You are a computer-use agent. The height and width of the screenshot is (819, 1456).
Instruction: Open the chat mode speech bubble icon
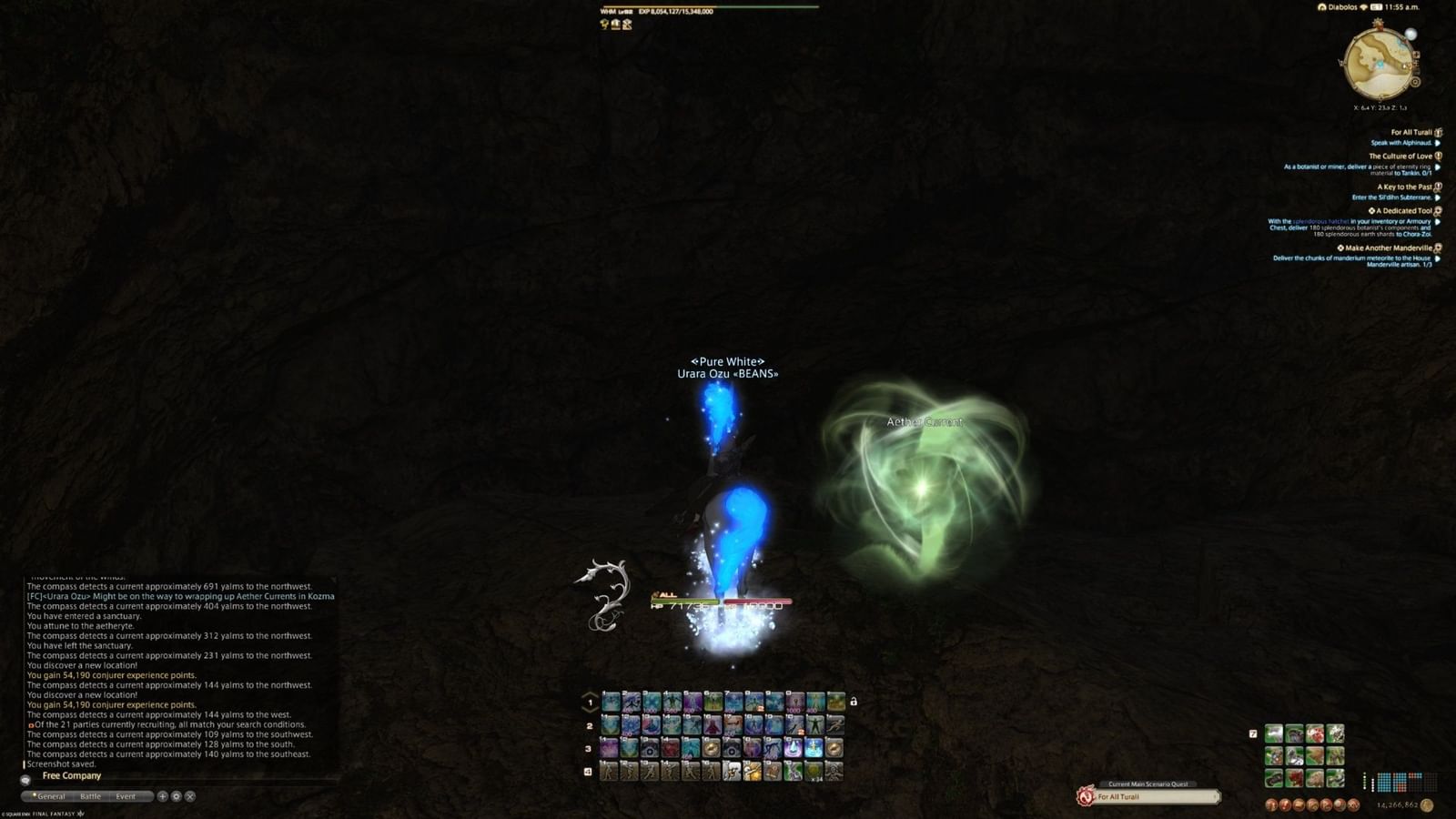[25, 781]
